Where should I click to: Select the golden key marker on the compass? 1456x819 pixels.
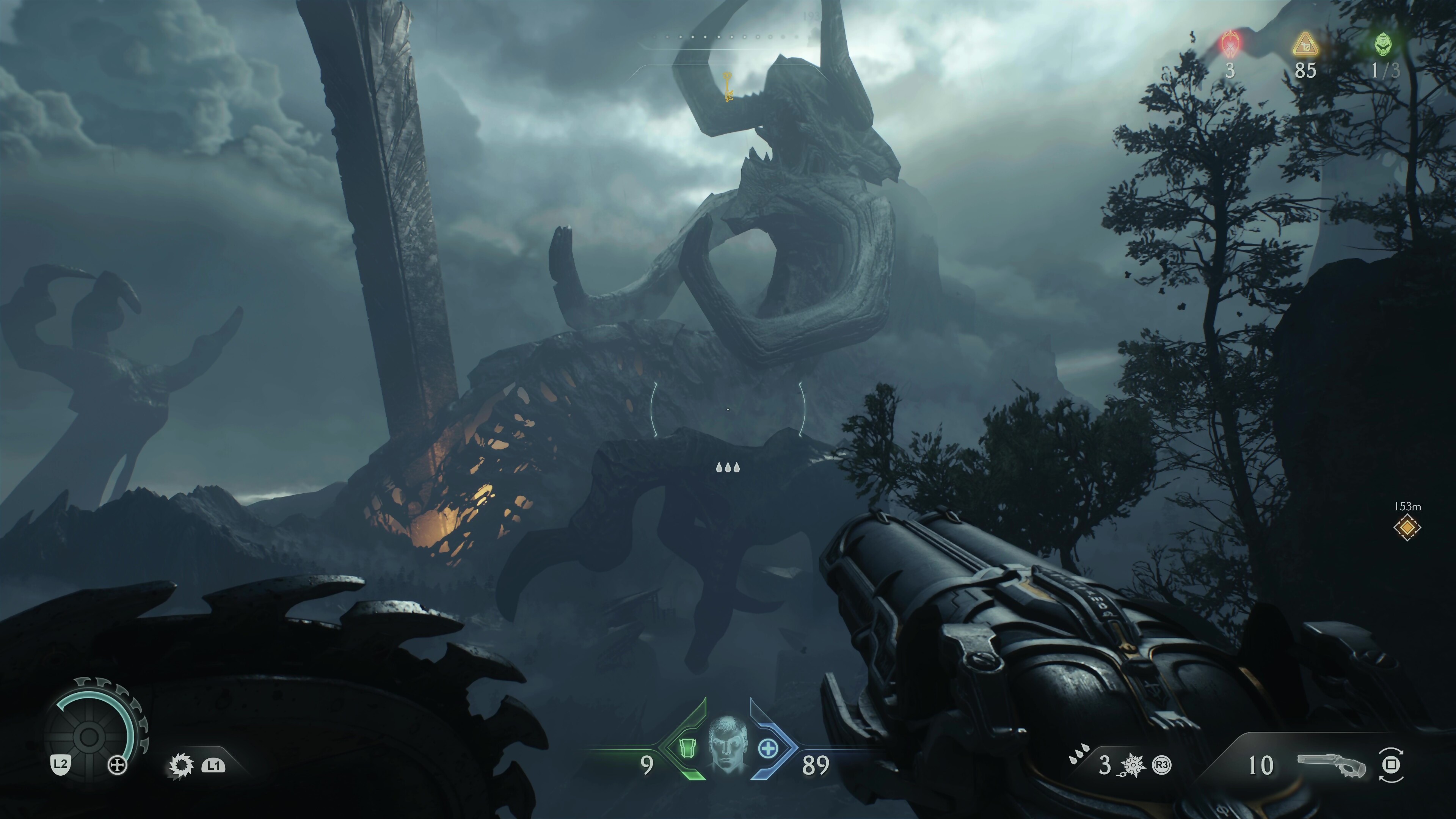coord(728,87)
